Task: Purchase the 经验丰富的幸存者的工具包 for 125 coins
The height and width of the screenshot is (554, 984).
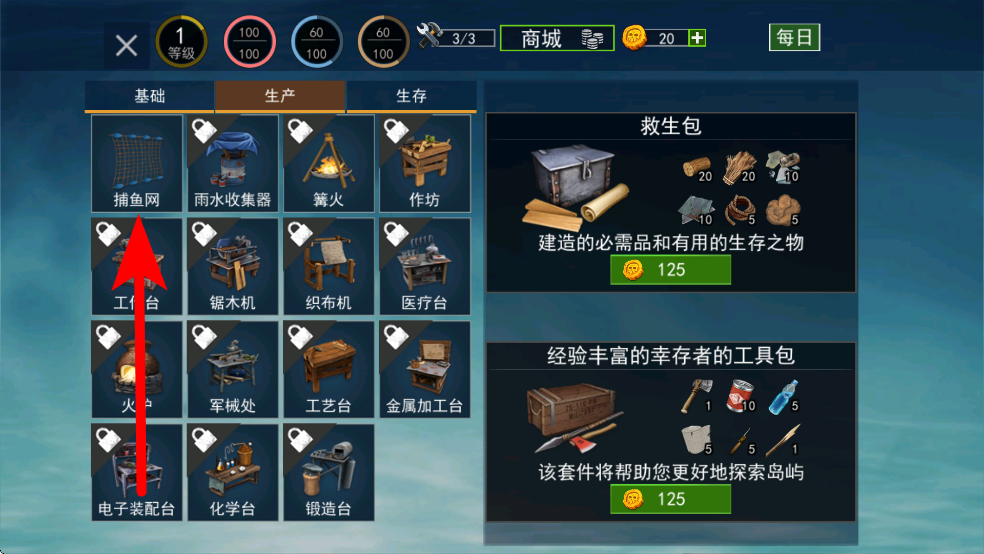Action: tap(670, 498)
